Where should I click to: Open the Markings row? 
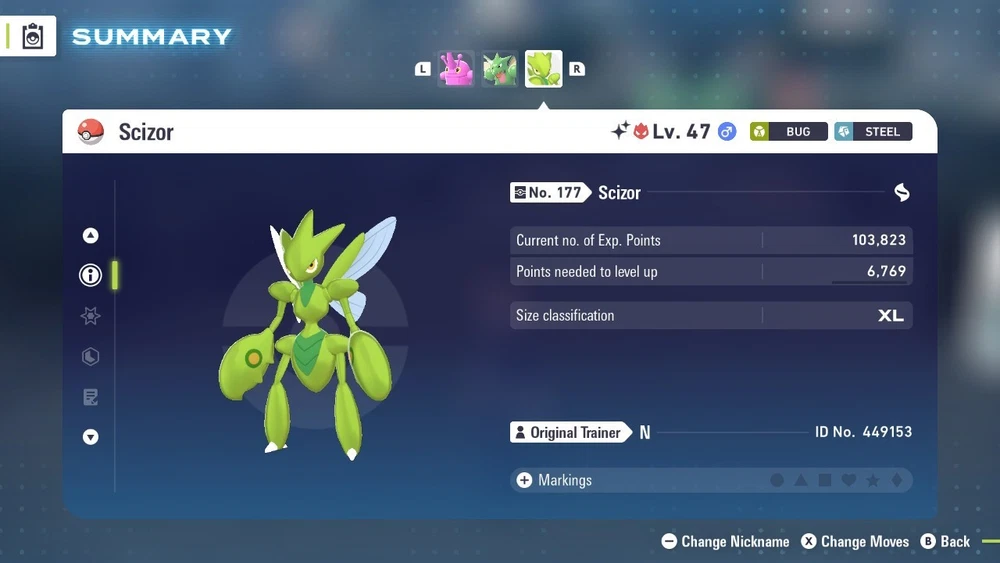pyautogui.click(x=710, y=480)
